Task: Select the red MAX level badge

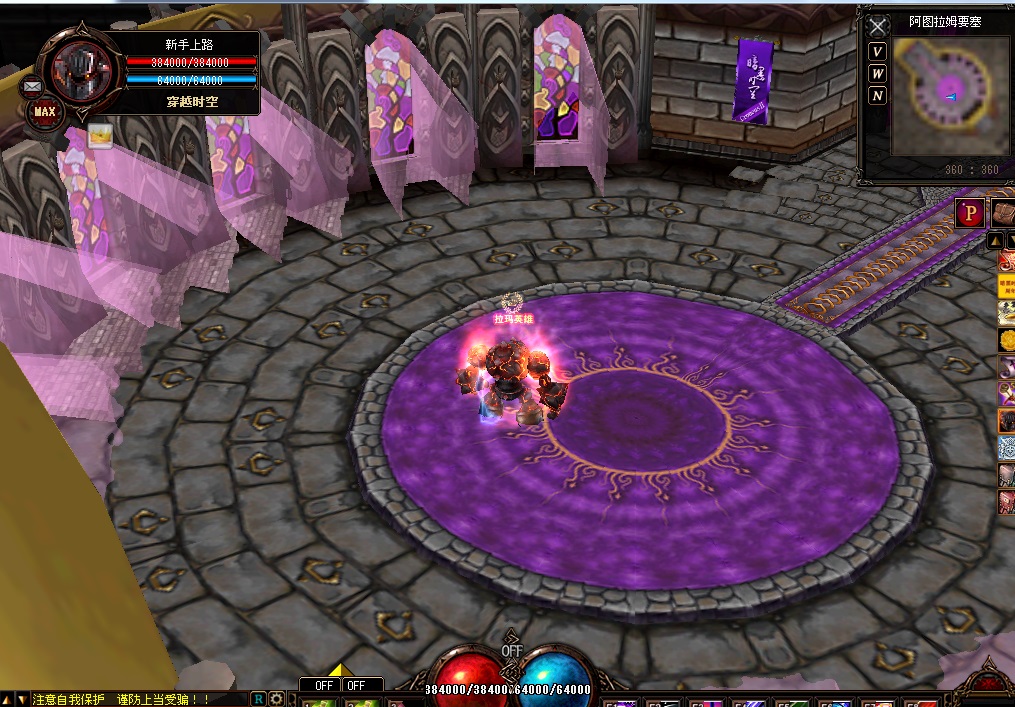Action: click(x=45, y=112)
